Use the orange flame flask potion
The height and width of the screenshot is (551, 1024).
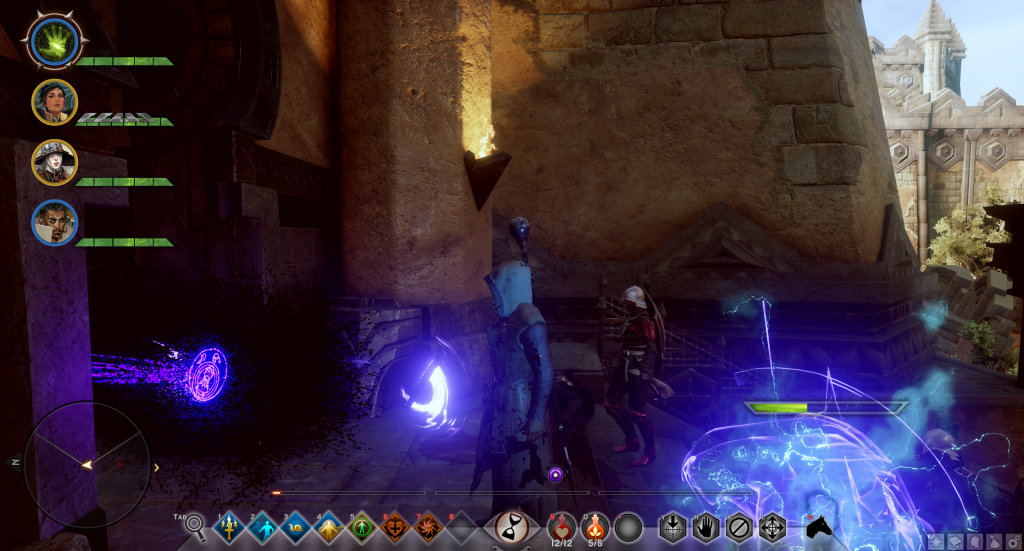596,524
